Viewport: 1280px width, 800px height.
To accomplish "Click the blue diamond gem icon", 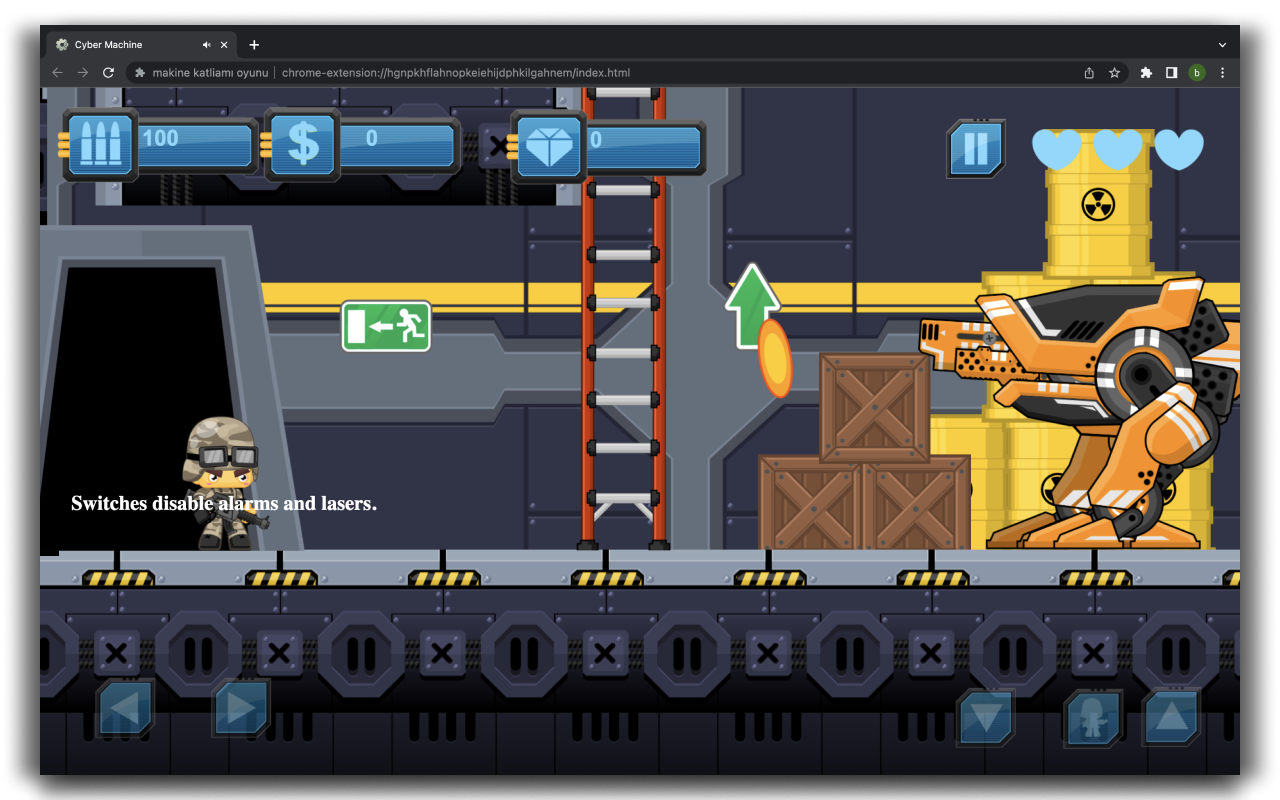I will (549, 146).
